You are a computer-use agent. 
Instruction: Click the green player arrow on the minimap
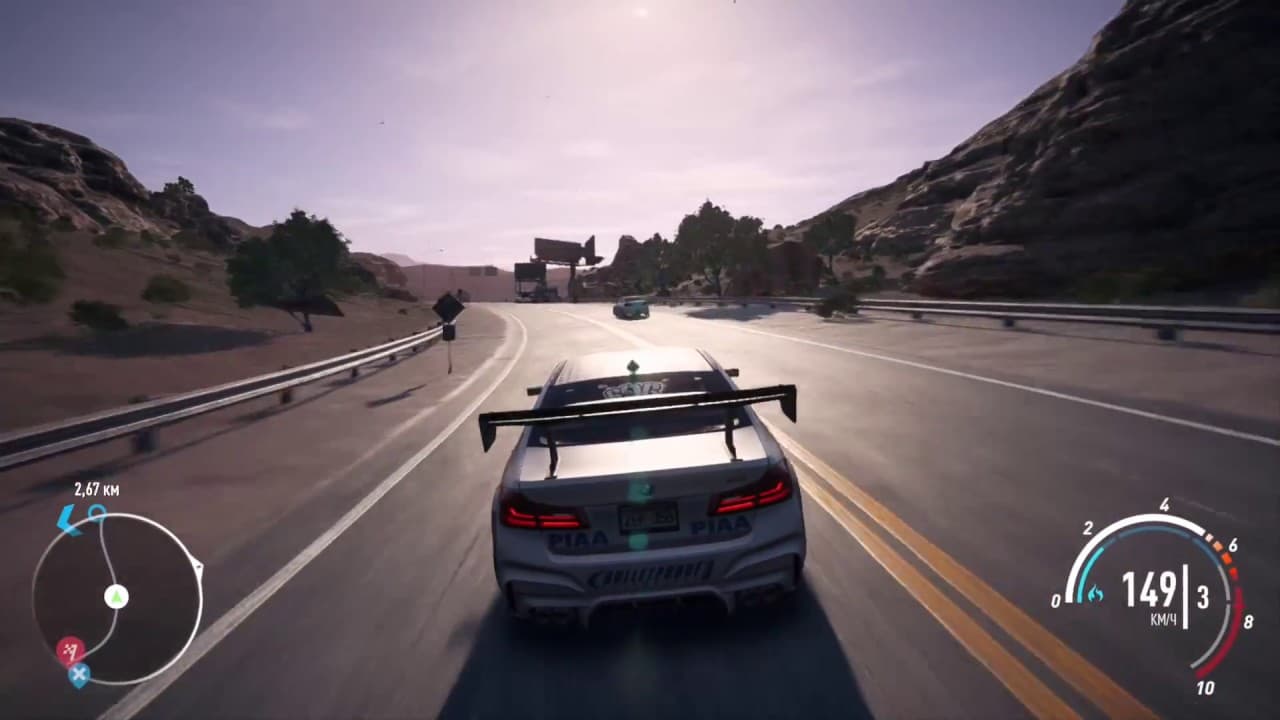click(117, 597)
